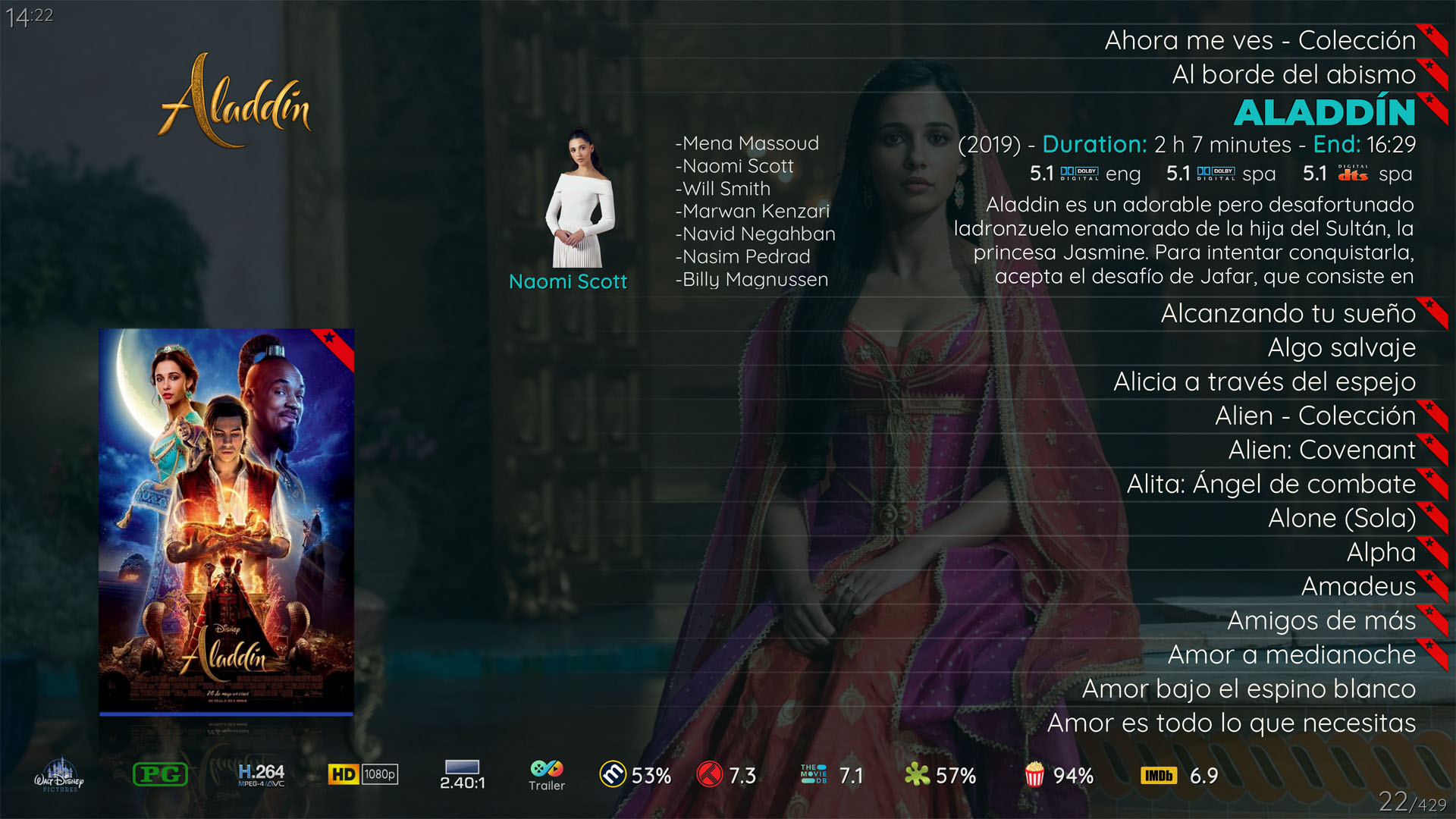The image size is (1456, 819).
Task: Select 'Alcanzando tu sueño' from the list
Action: (1288, 313)
